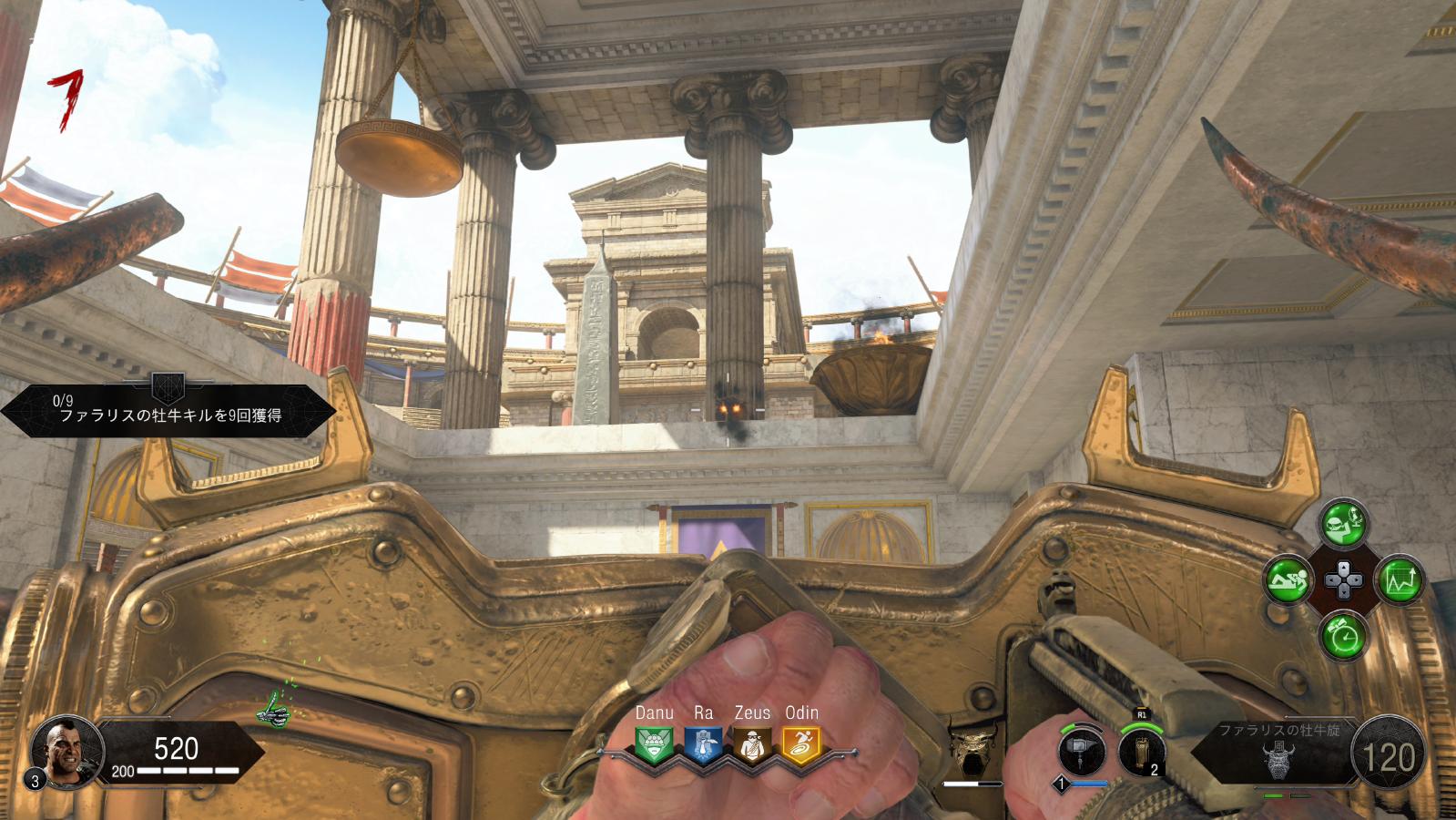Viewport: 1456px width, 820px height.
Task: Use the alarm clock elixir
Action: tap(1343, 635)
